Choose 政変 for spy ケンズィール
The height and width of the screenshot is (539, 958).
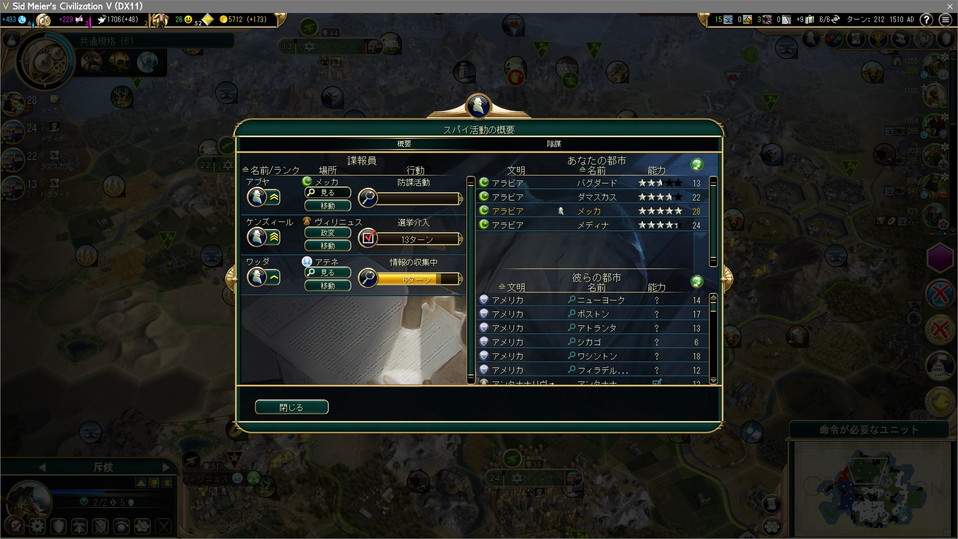327,232
